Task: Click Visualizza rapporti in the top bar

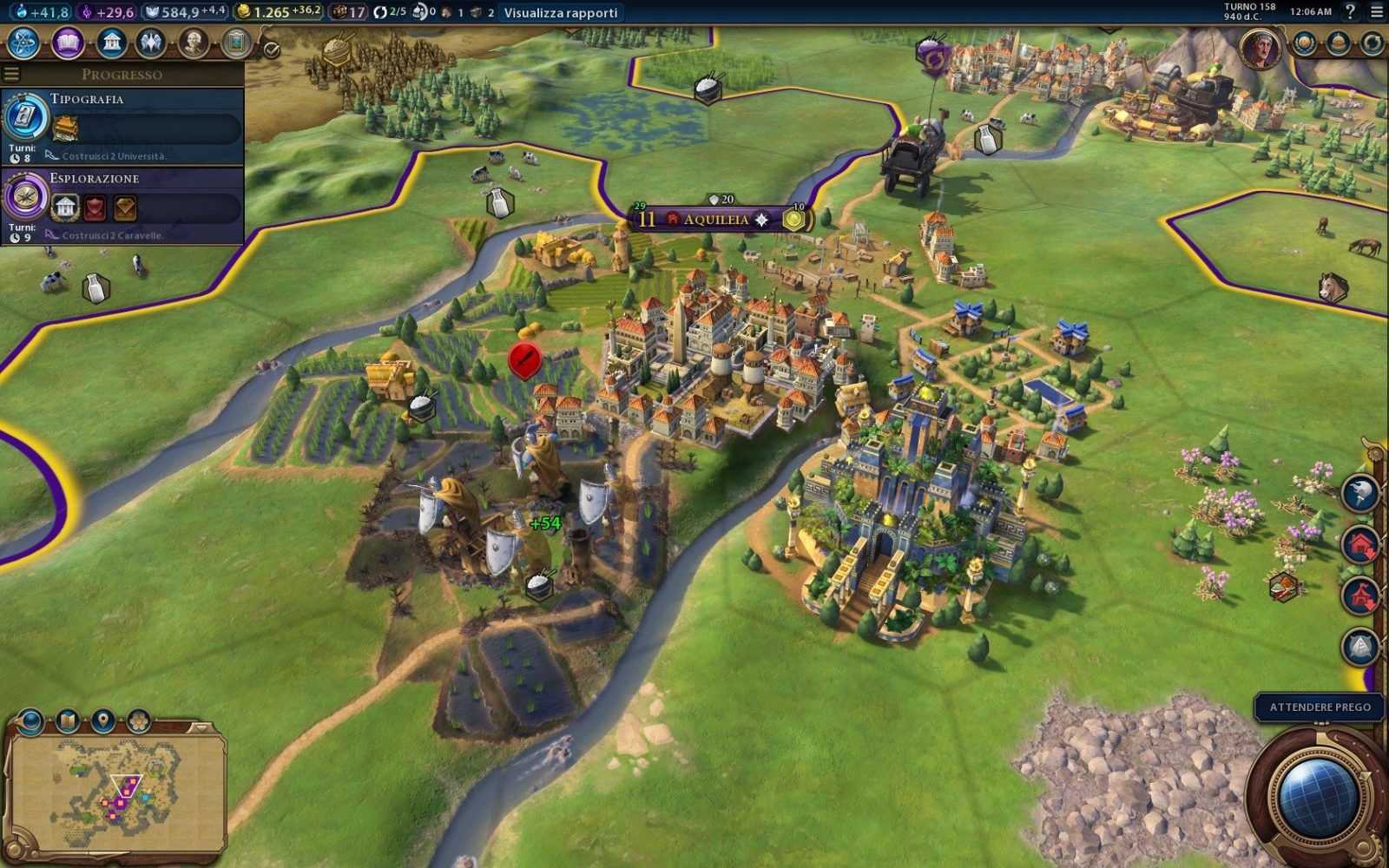Action: 561,12
